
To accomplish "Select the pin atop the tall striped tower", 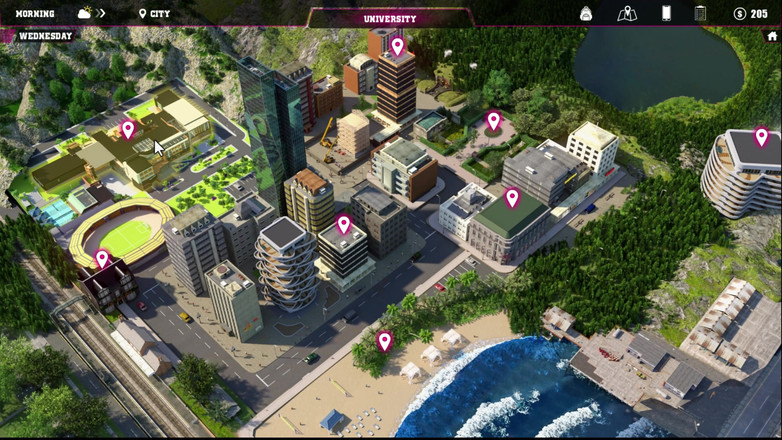I will coord(397,46).
